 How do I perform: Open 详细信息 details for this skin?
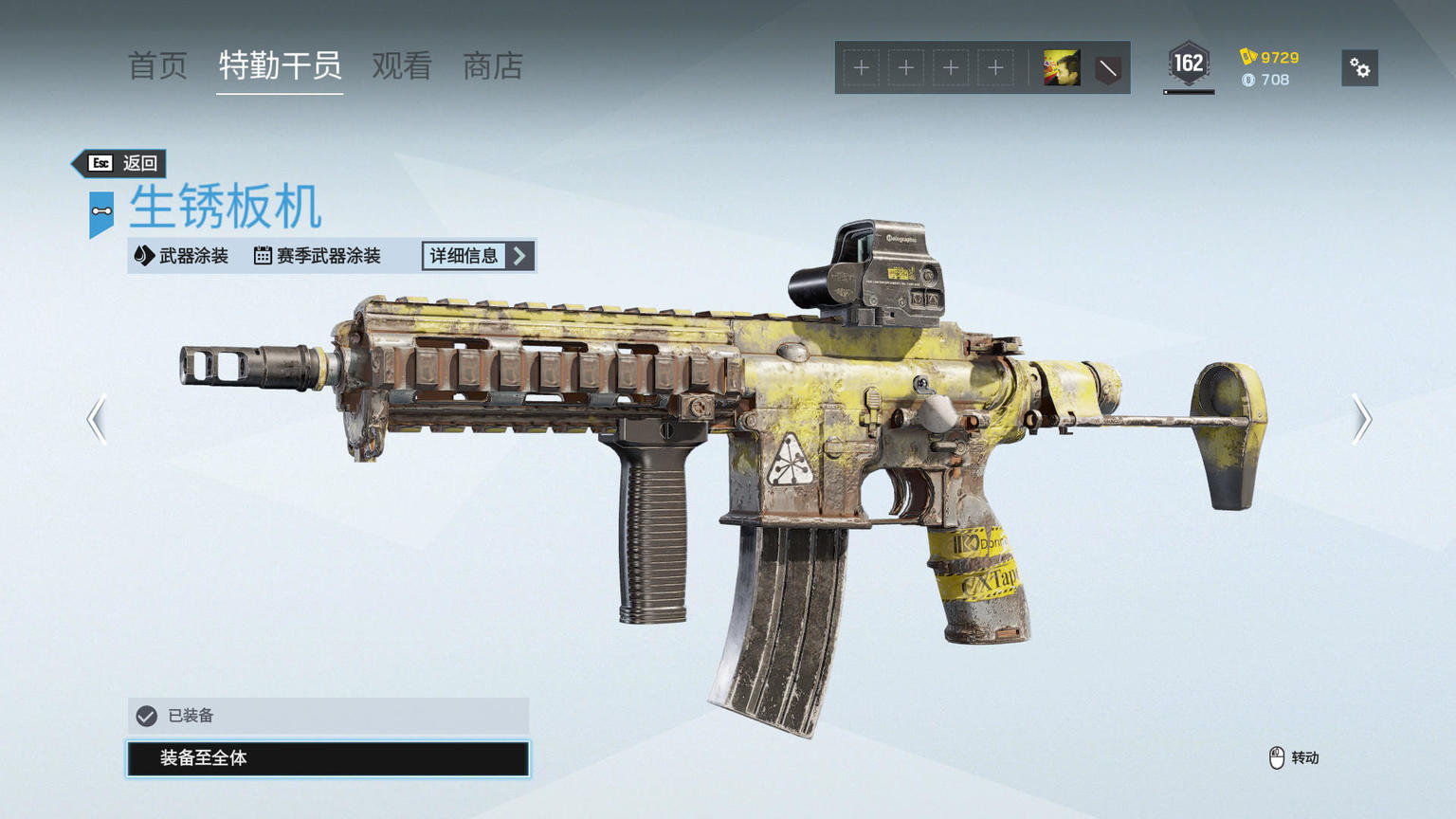[x=478, y=256]
